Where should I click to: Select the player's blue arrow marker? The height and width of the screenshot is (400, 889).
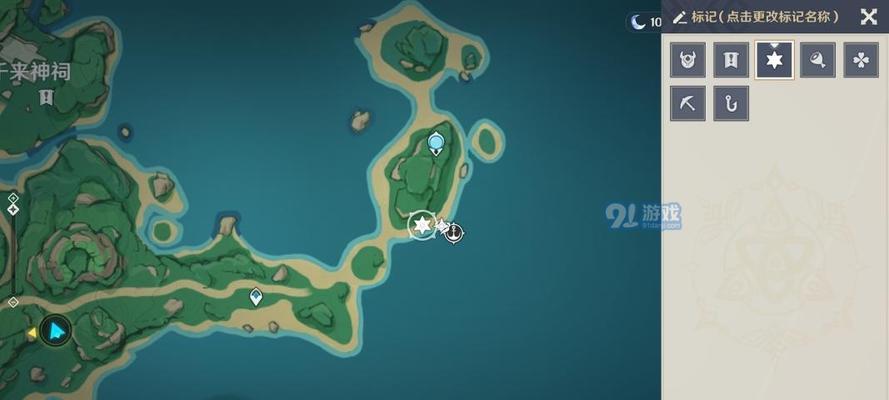[57, 329]
